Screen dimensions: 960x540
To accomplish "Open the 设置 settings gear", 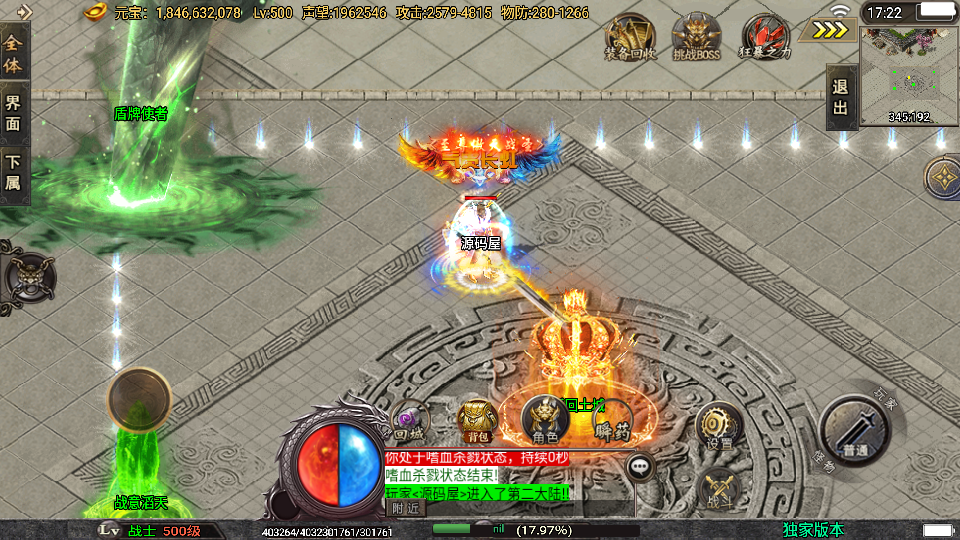I will tap(718, 426).
